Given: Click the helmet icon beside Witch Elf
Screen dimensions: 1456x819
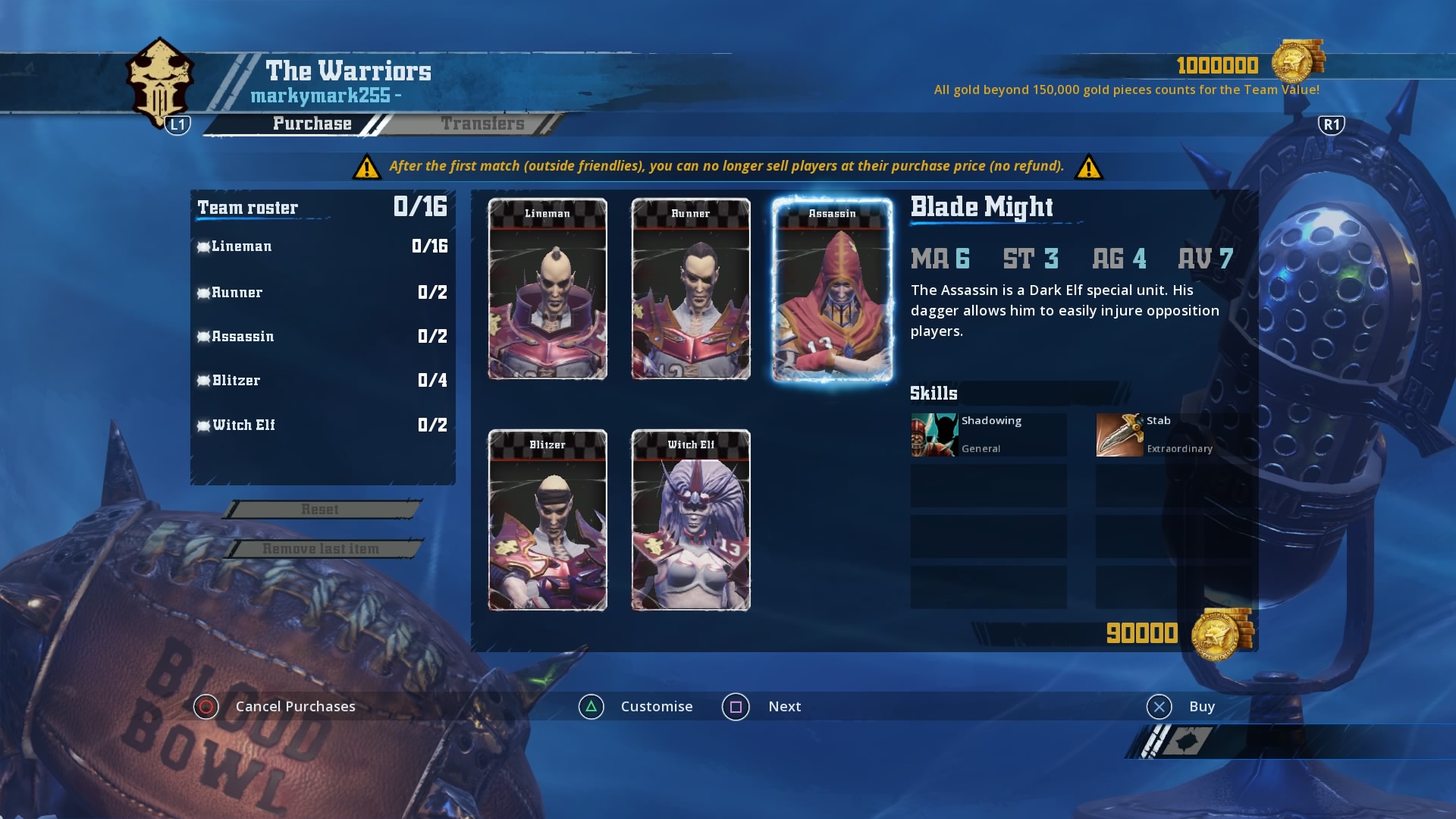Looking at the screenshot, I should 203,425.
